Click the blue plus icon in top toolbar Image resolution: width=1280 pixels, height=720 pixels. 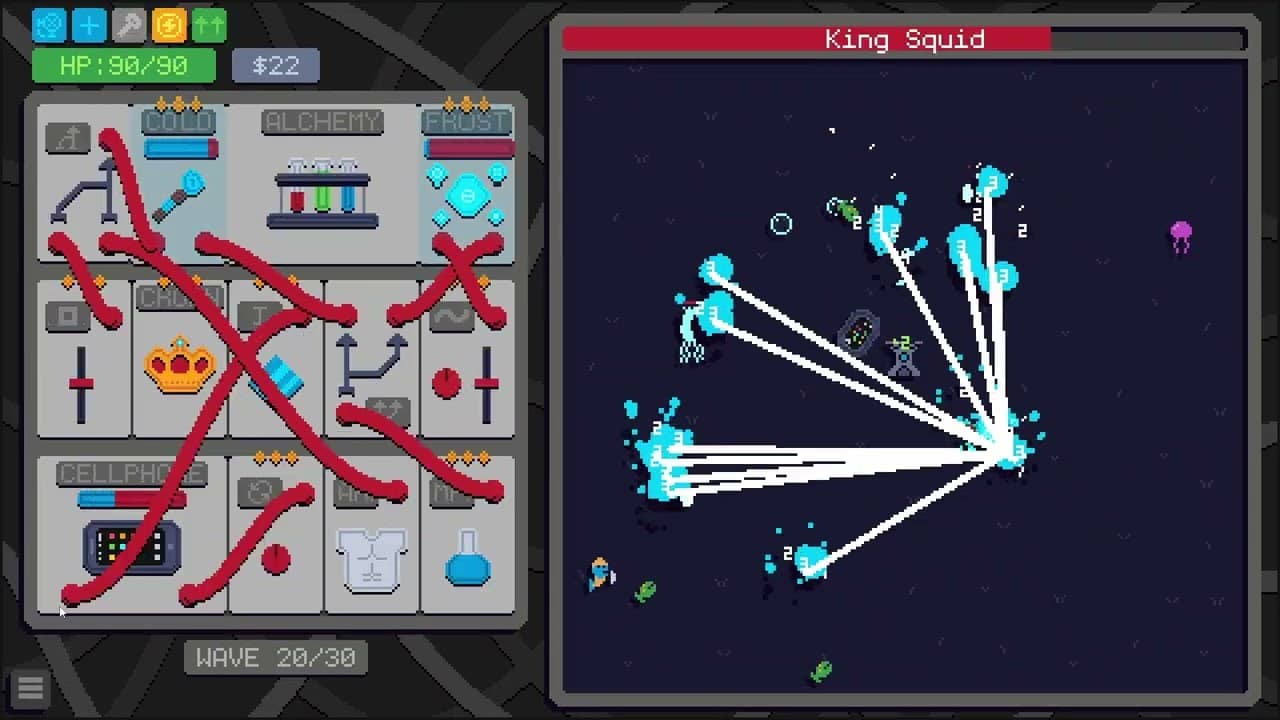[x=88, y=25]
